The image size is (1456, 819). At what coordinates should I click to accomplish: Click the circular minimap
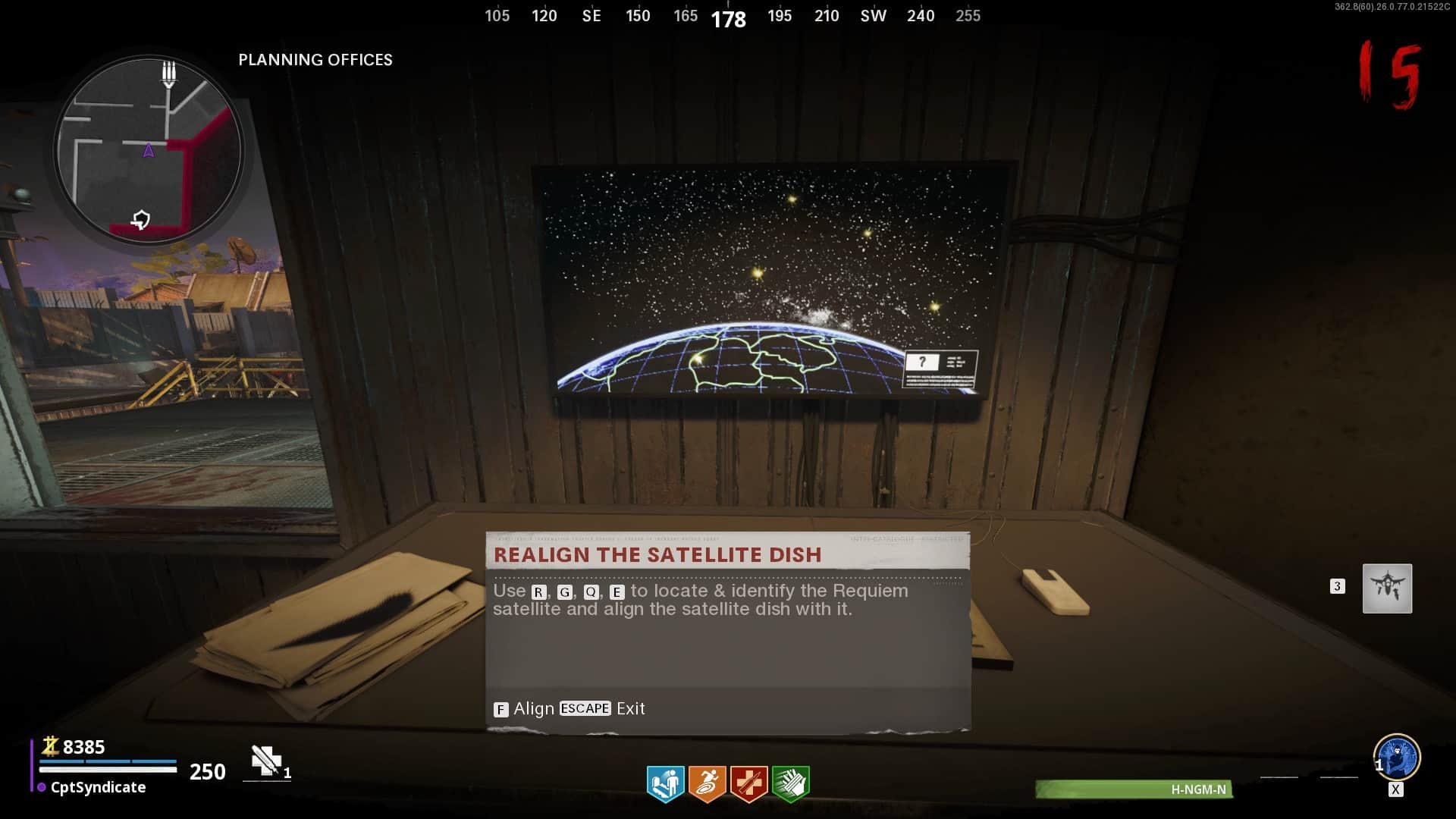coord(149,150)
